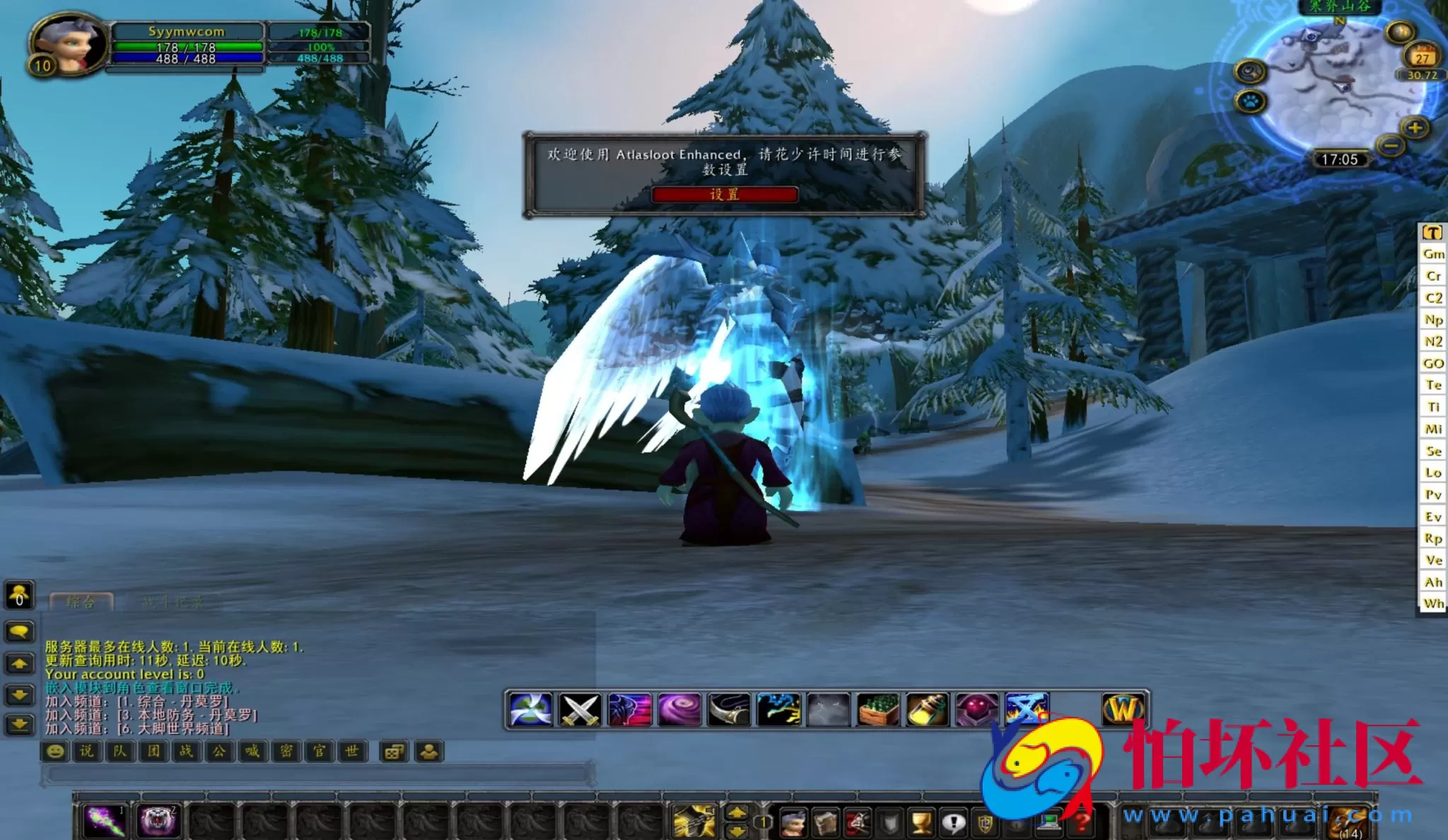Click the golden trophy achievements icon

[919, 823]
